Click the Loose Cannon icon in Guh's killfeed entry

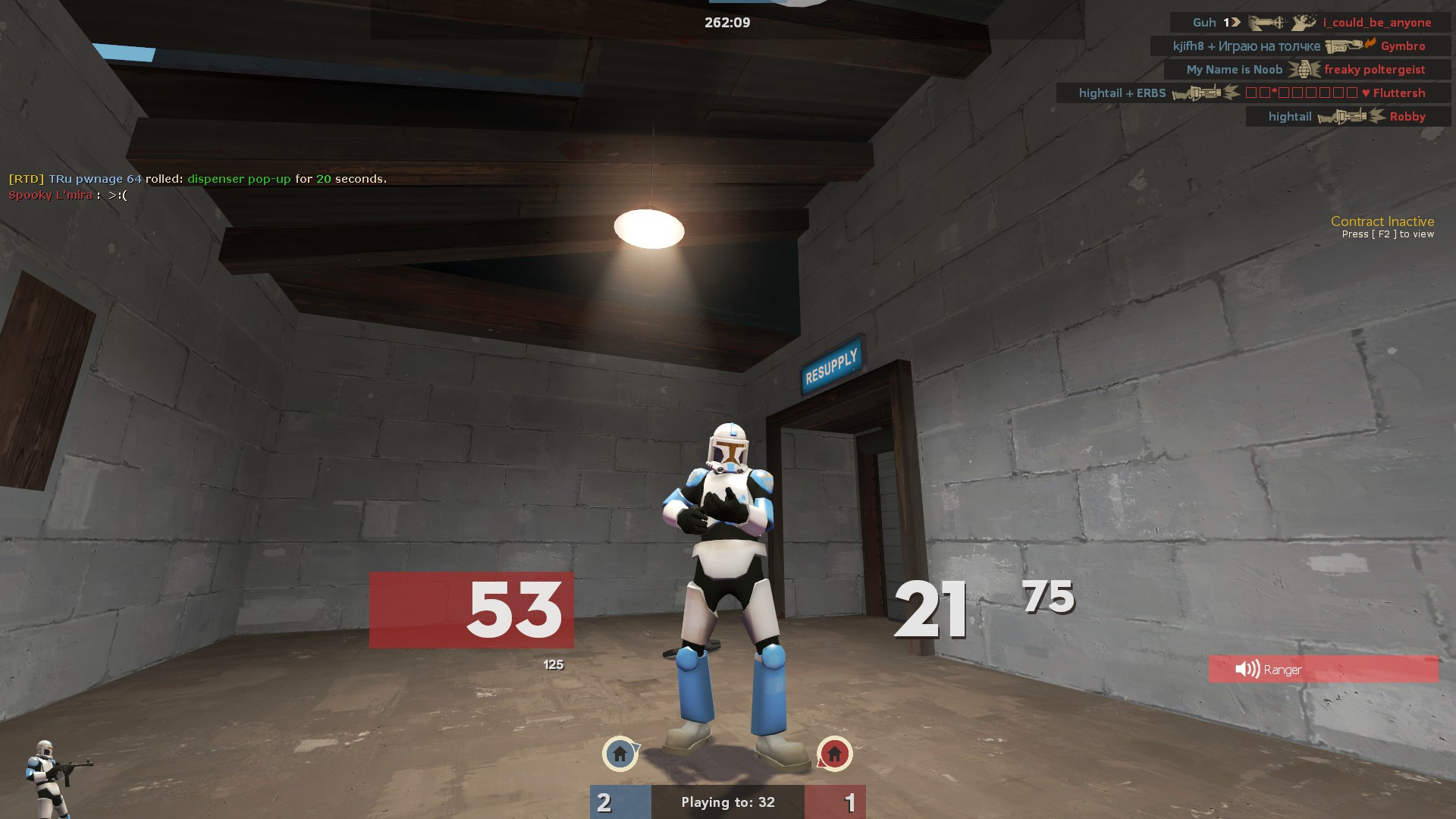(1266, 23)
